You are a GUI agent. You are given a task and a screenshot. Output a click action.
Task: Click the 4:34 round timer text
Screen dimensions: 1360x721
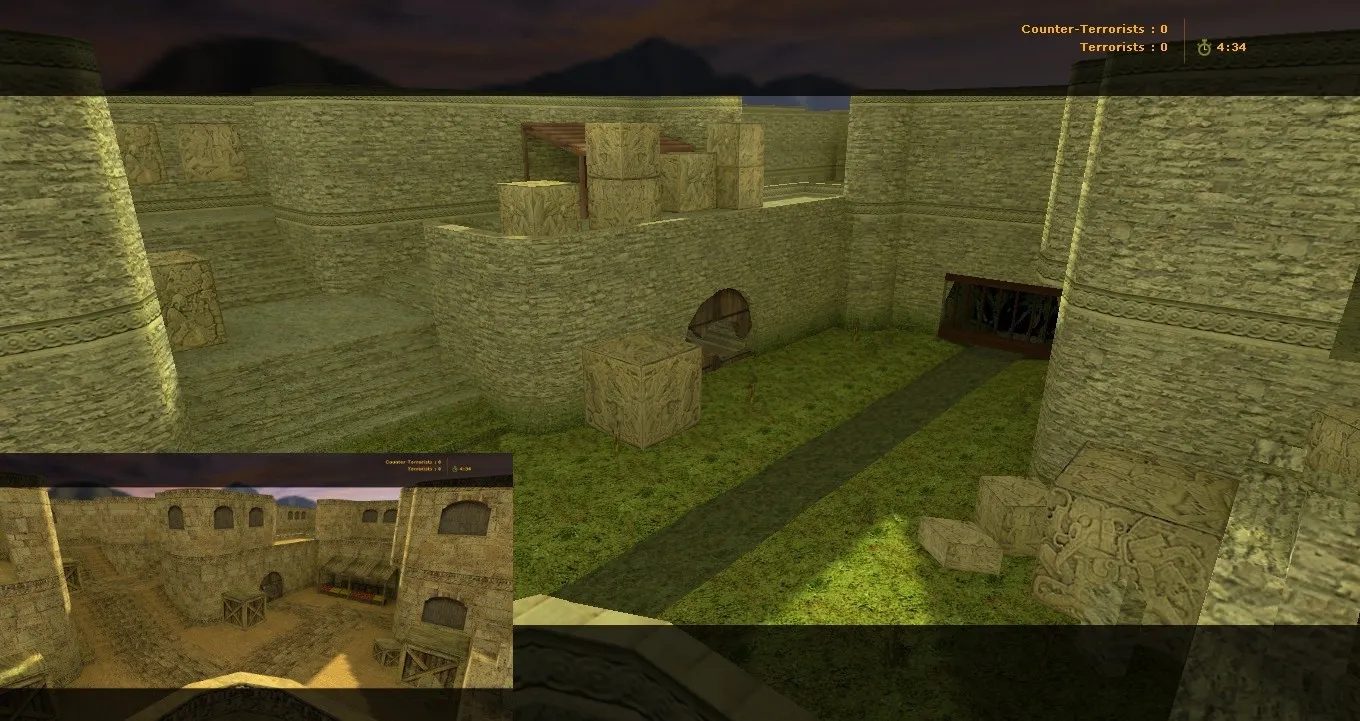[x=1231, y=46]
